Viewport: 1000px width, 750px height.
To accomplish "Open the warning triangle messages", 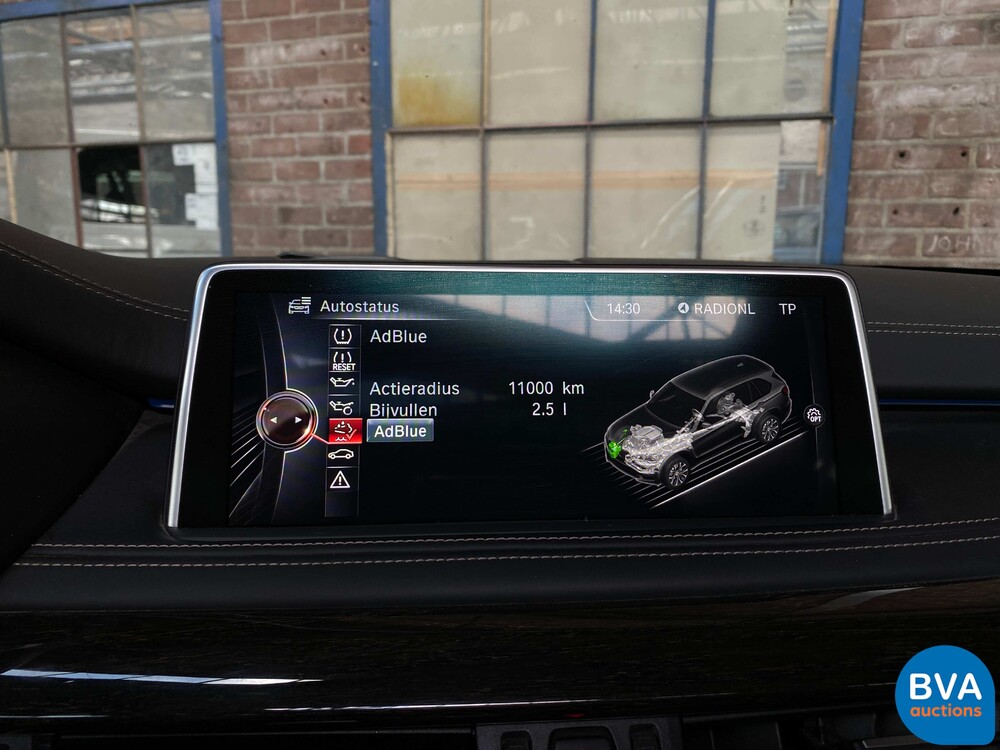I will coord(342,480).
